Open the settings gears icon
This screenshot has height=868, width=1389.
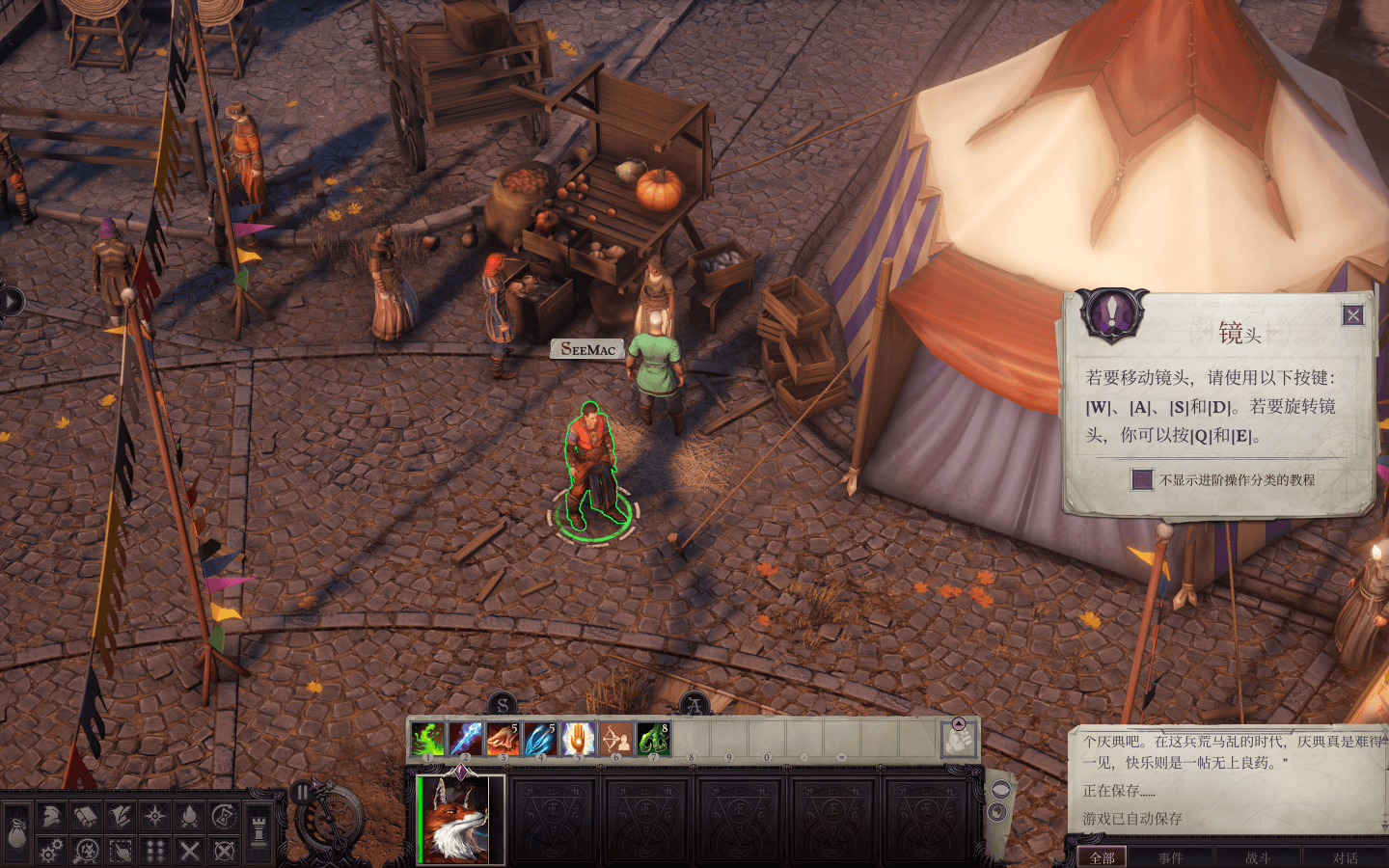tap(51, 851)
